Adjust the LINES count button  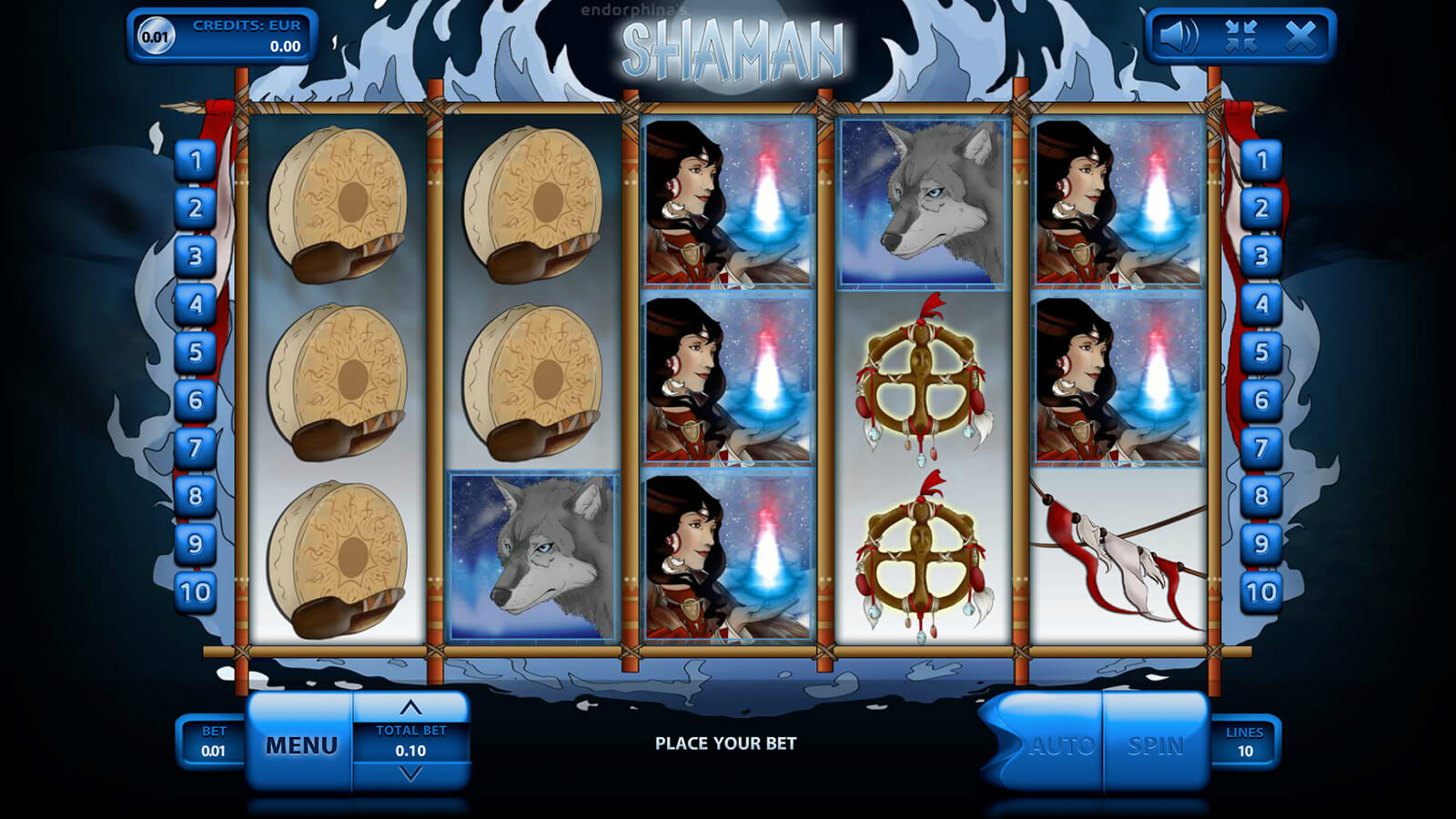tap(1244, 742)
